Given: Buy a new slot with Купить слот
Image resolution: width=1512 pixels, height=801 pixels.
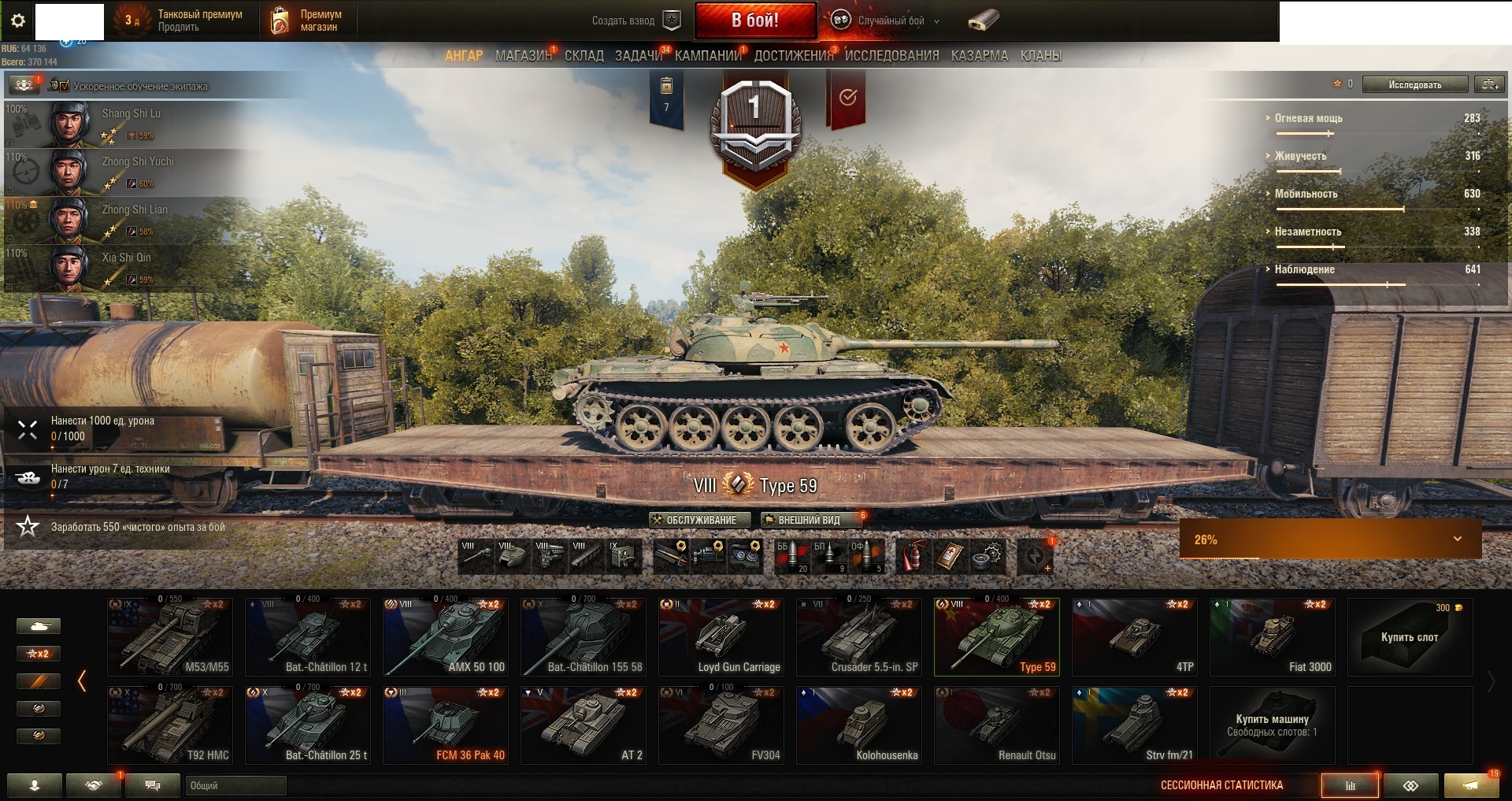Looking at the screenshot, I should click(x=1410, y=637).
